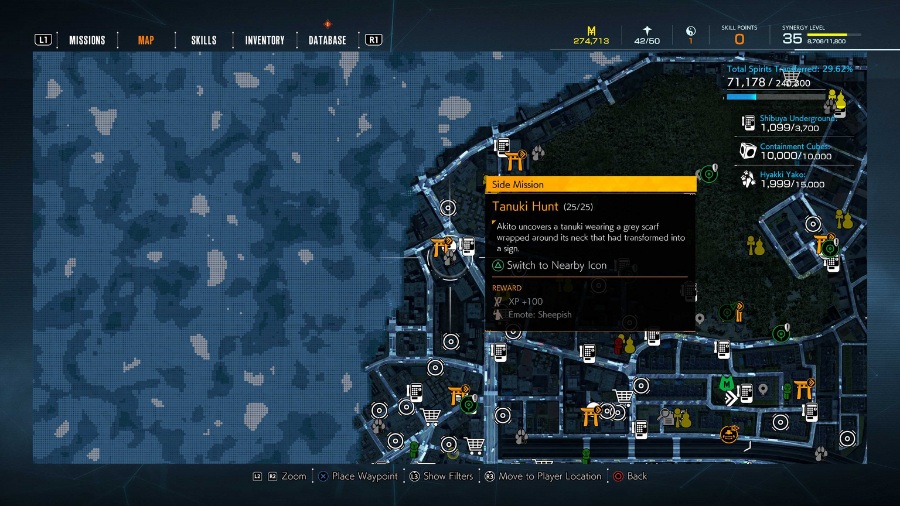The width and height of the screenshot is (900, 506).
Task: Select the Map tab
Action: click(x=145, y=40)
